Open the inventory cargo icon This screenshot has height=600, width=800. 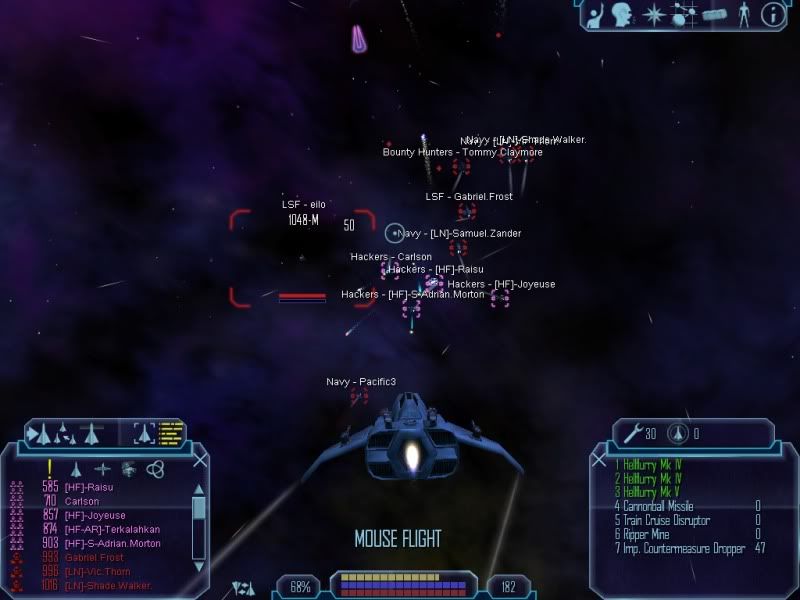(714, 14)
